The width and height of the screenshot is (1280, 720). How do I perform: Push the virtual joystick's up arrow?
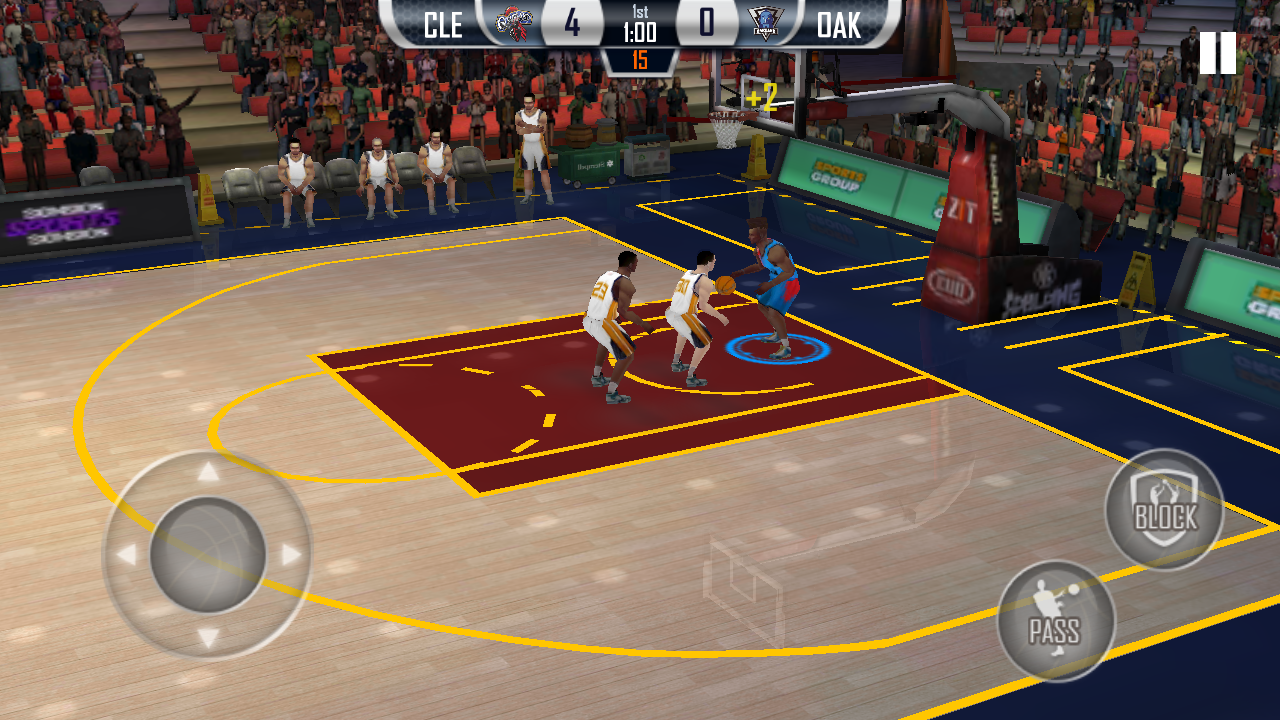208,472
